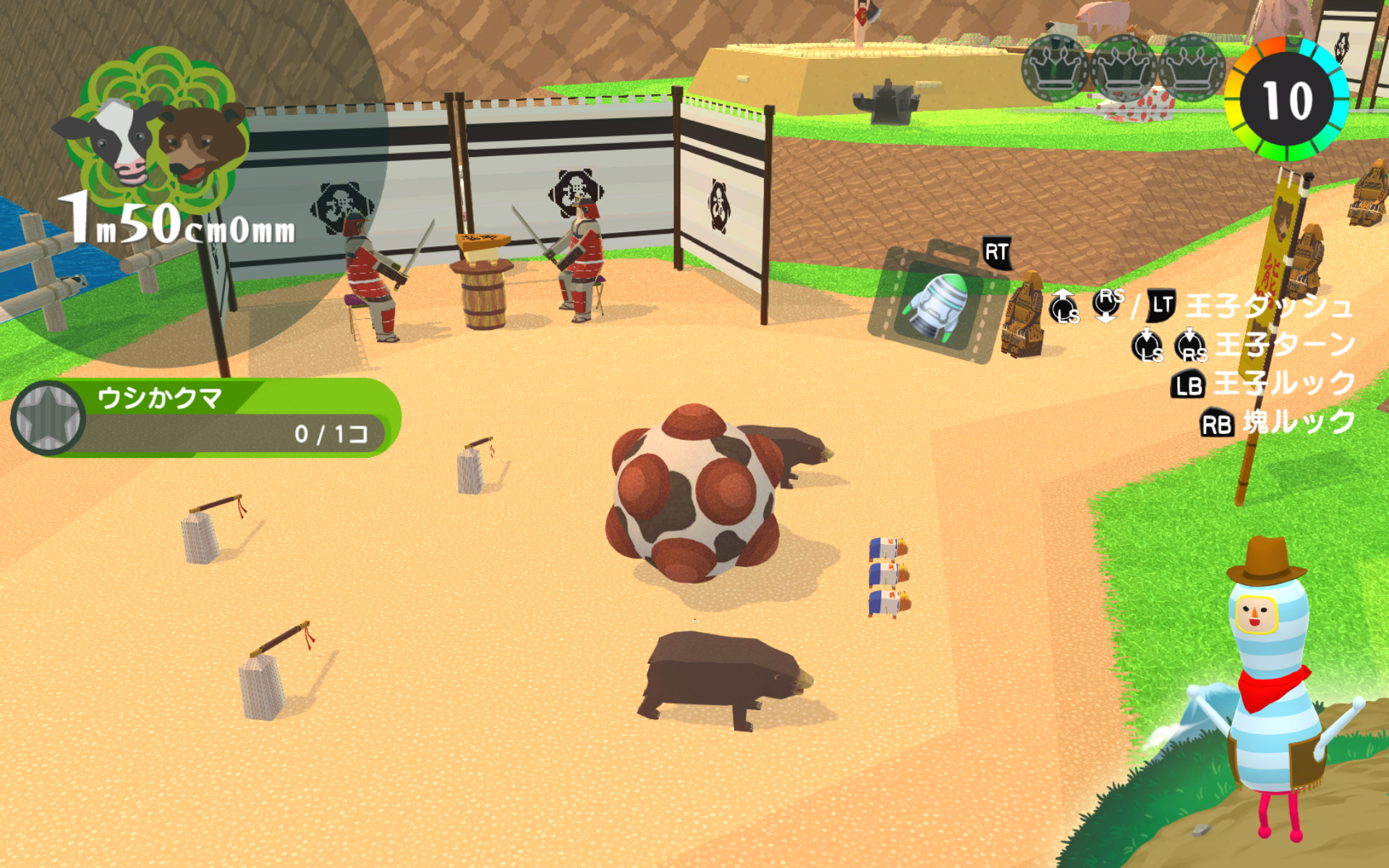Click the cow and bear target emblem
Image resolution: width=1389 pixels, height=868 pixels.
point(156,132)
